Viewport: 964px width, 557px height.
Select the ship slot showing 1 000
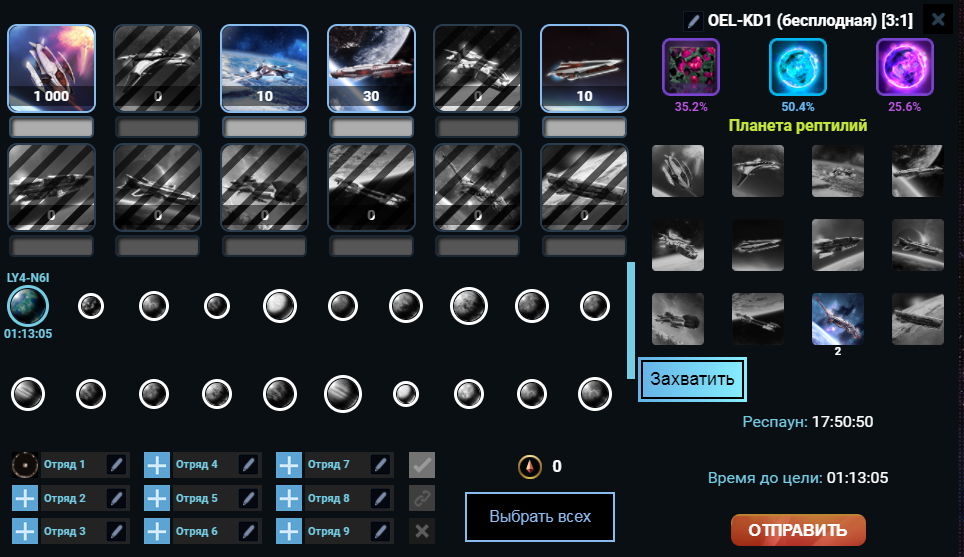point(51,67)
